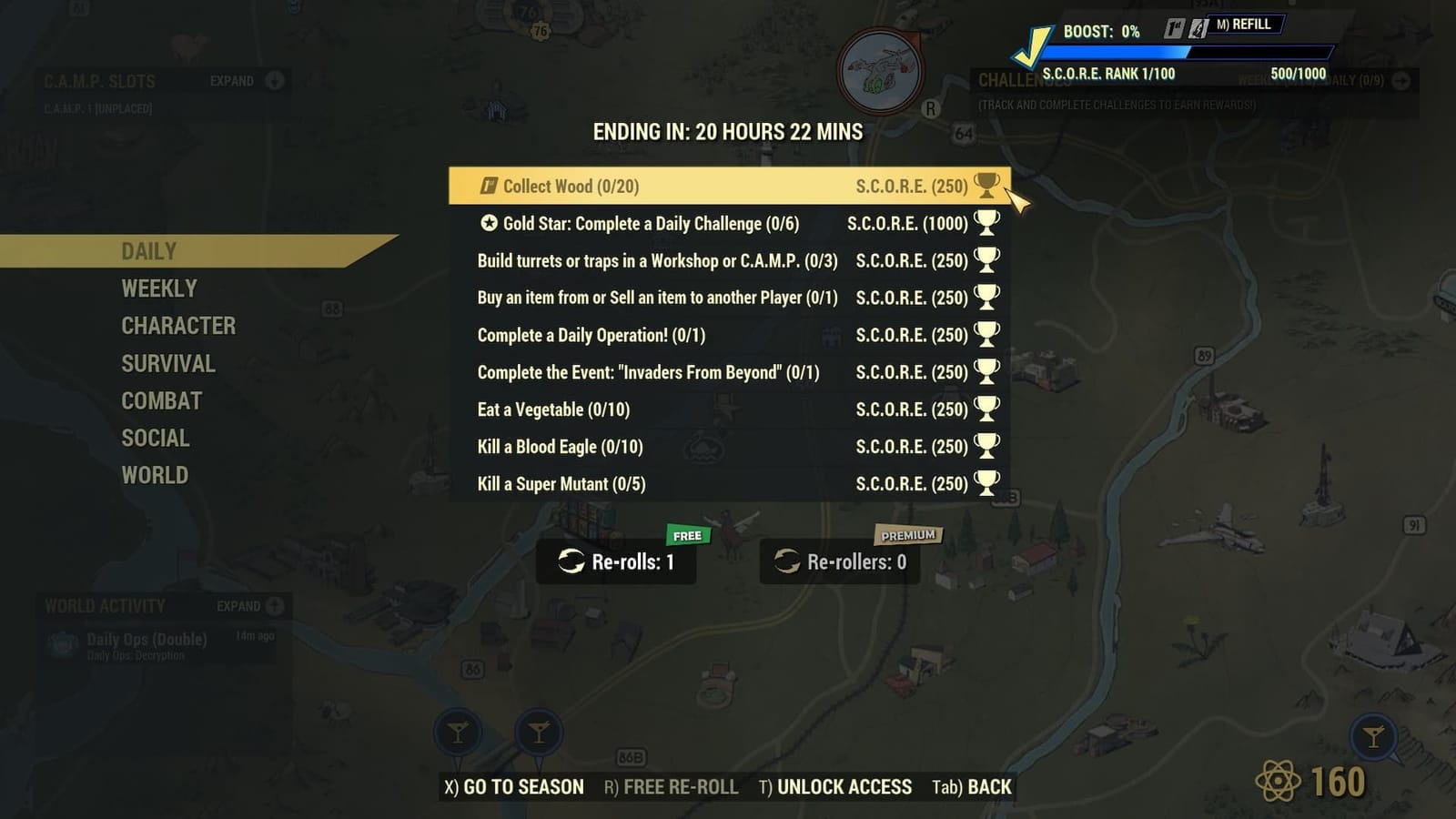Click the 1st subscription icon by the Boost bar

click(1174, 29)
